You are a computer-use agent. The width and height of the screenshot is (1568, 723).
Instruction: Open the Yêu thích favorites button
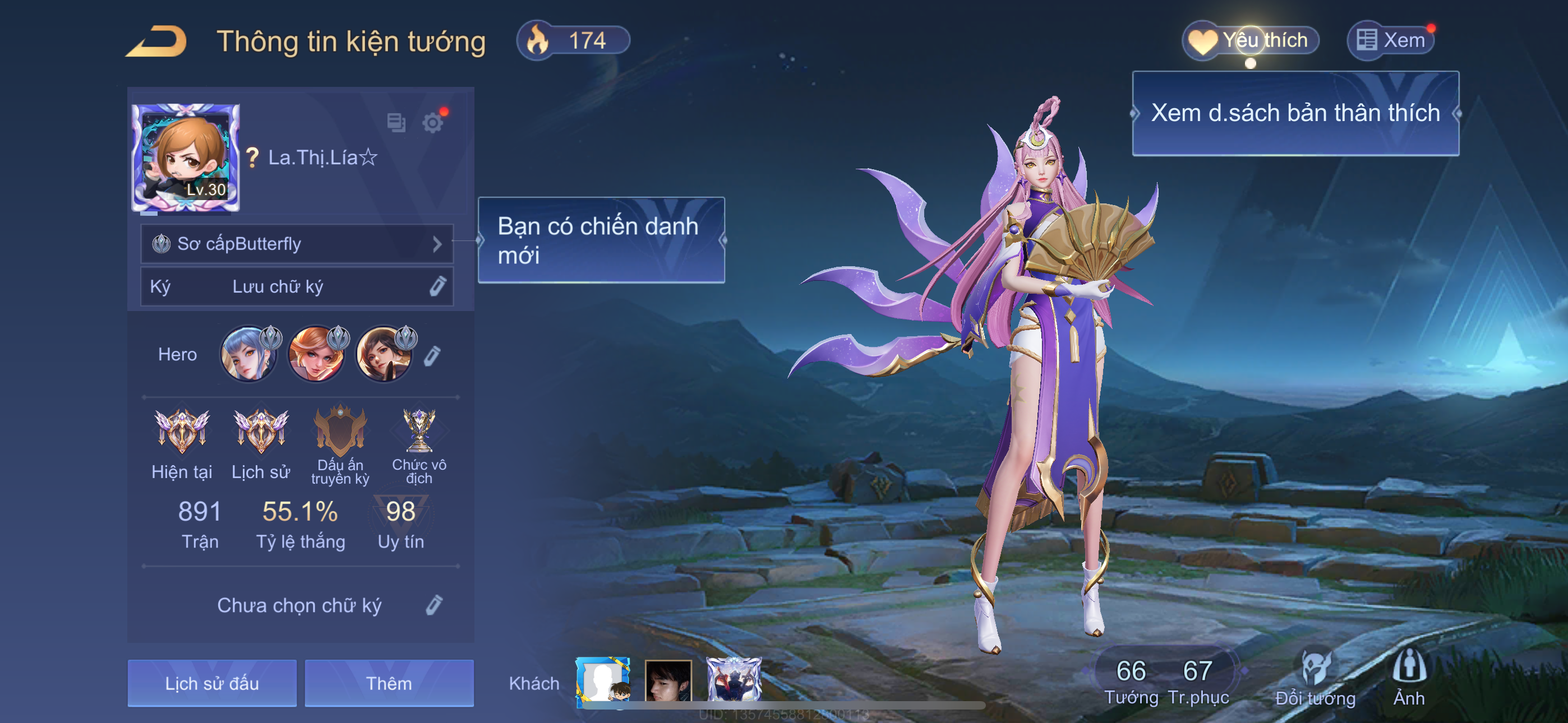click(1251, 41)
